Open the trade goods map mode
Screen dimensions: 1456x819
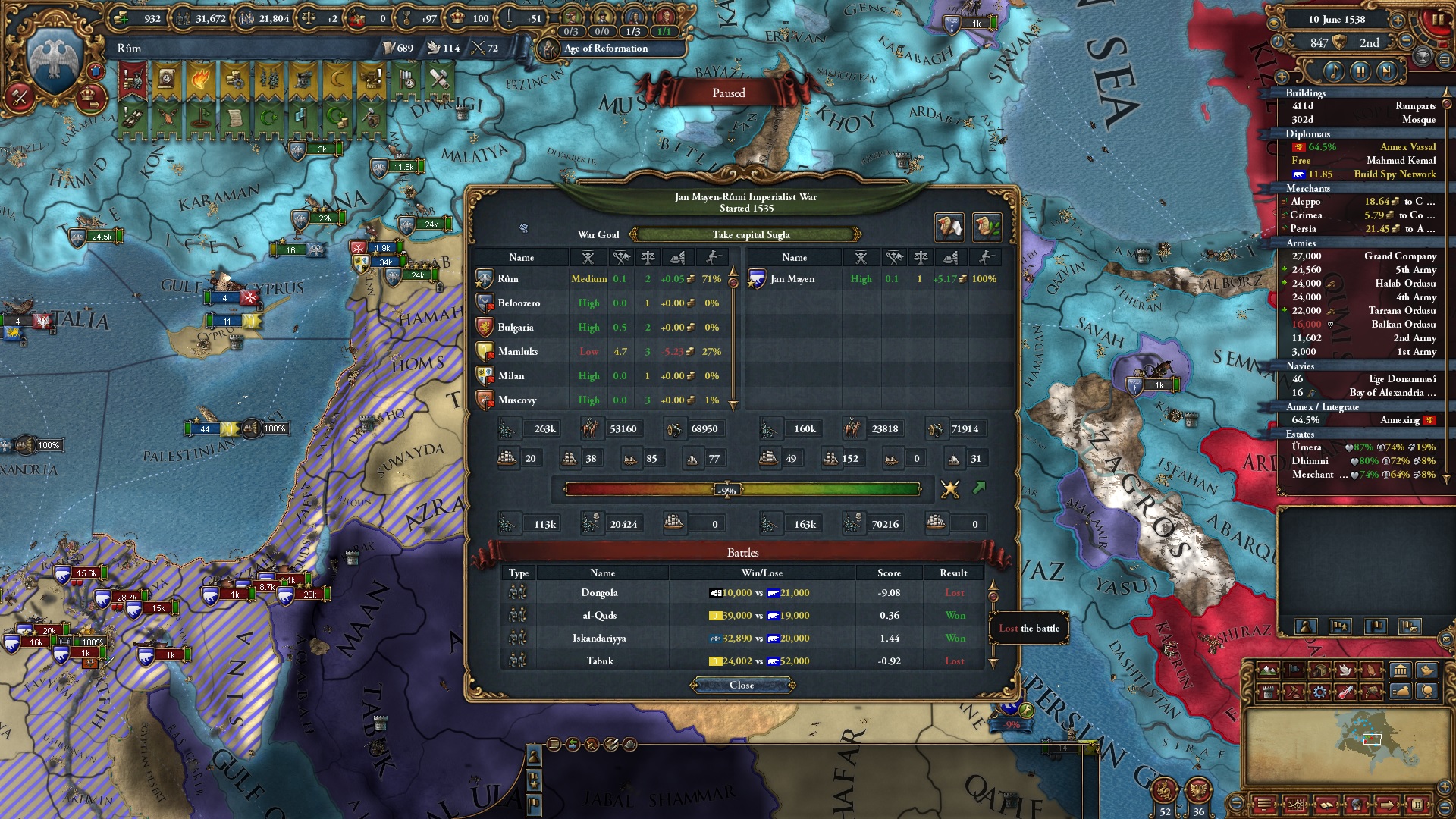pos(1321,670)
